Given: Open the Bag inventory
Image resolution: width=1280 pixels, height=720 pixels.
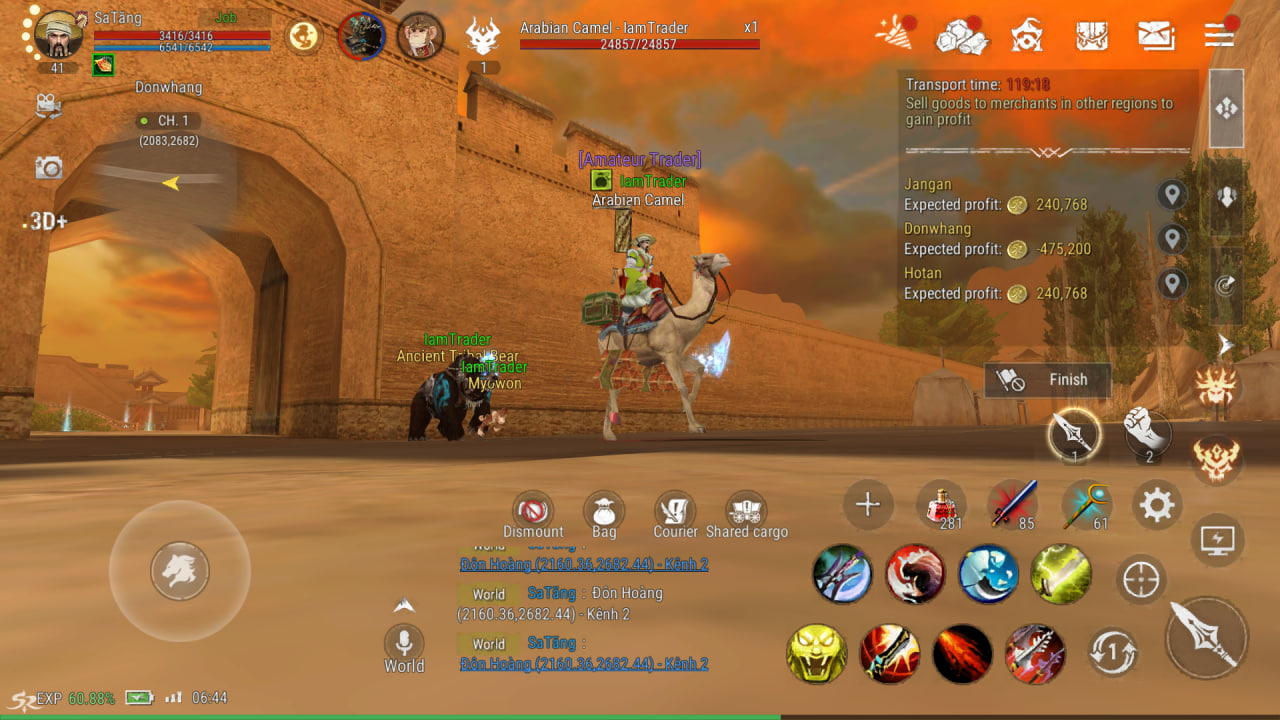Looking at the screenshot, I should 604,510.
